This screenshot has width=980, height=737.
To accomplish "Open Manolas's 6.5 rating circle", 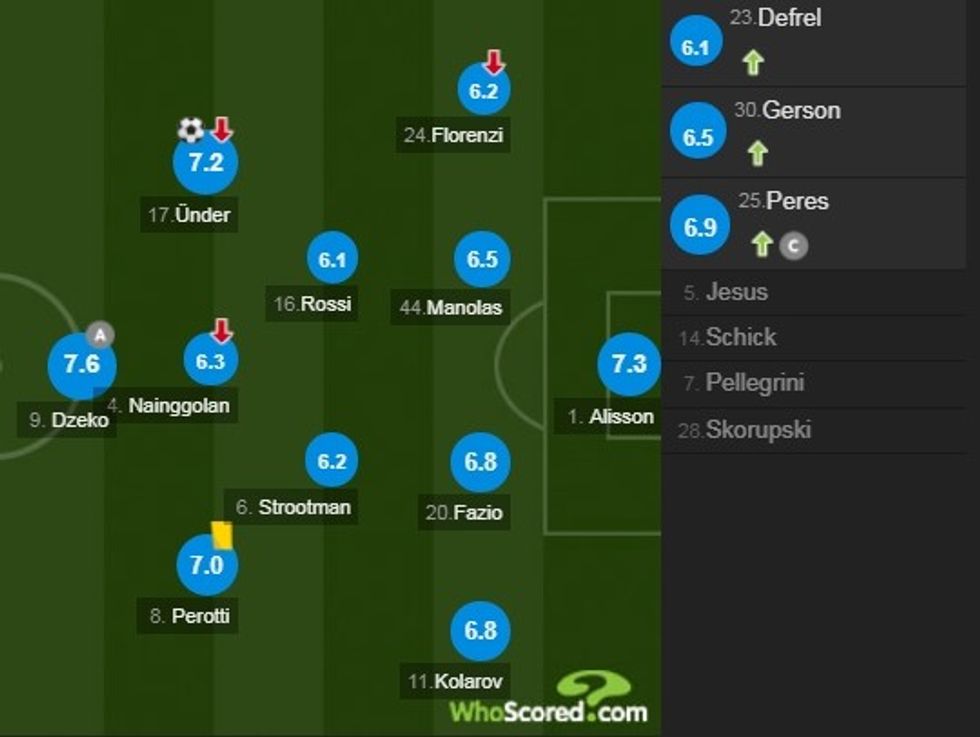I will click(482, 260).
